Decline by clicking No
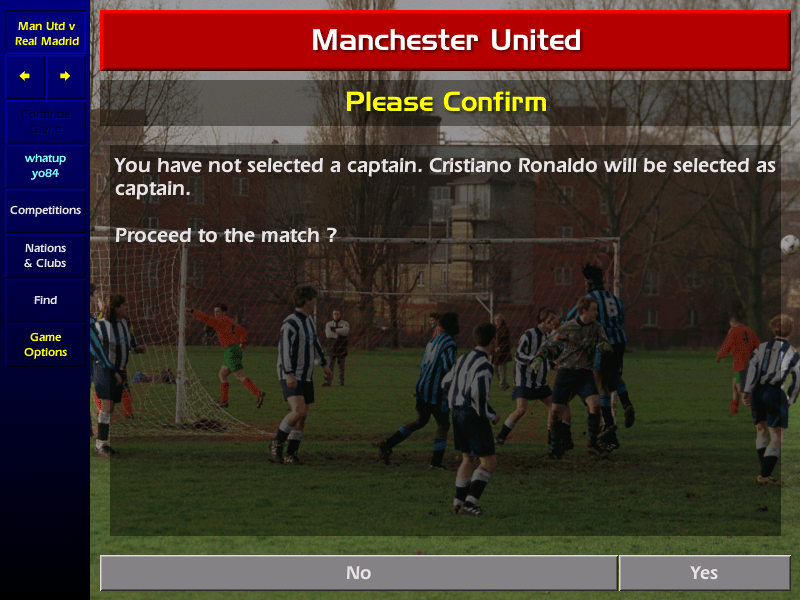 pyautogui.click(x=358, y=573)
